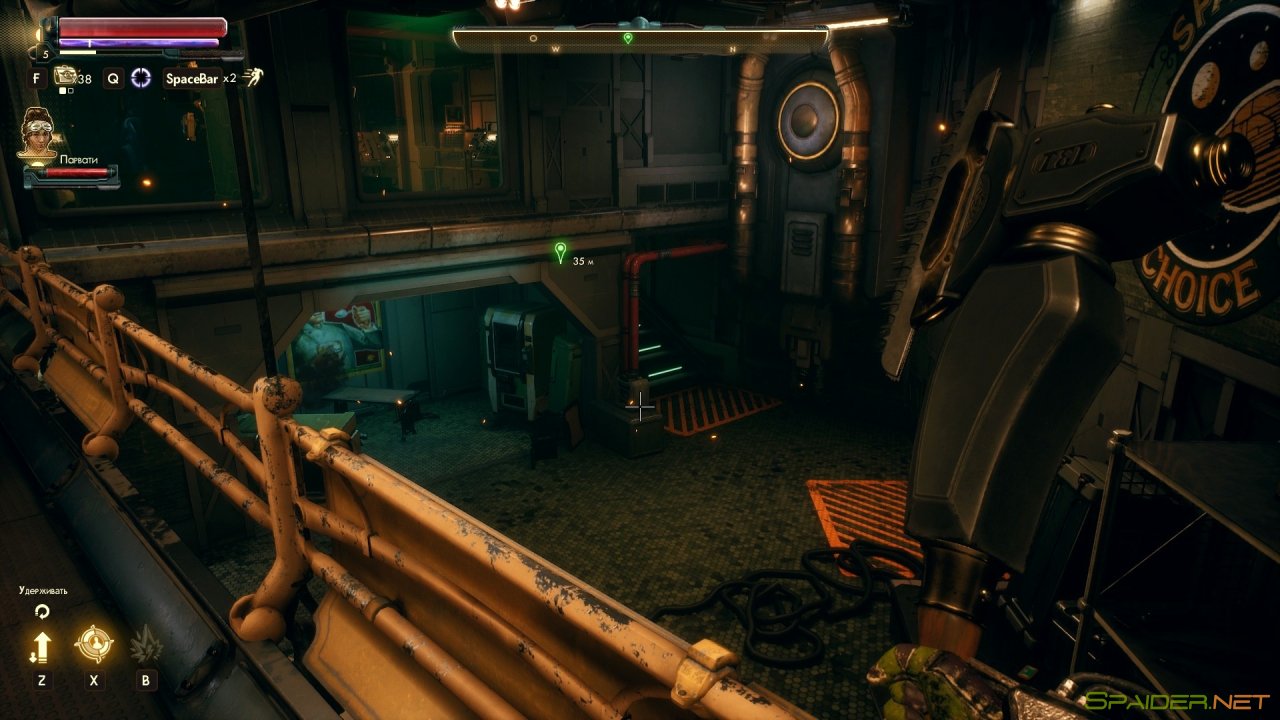This screenshot has height=720, width=1280.
Task: Toggle Tactical Time Dilation via the Q badge
Action: click(115, 79)
